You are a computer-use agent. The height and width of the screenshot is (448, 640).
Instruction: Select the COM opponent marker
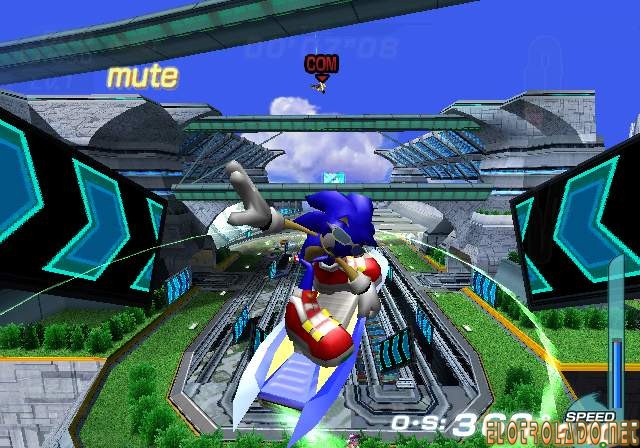tap(322, 65)
